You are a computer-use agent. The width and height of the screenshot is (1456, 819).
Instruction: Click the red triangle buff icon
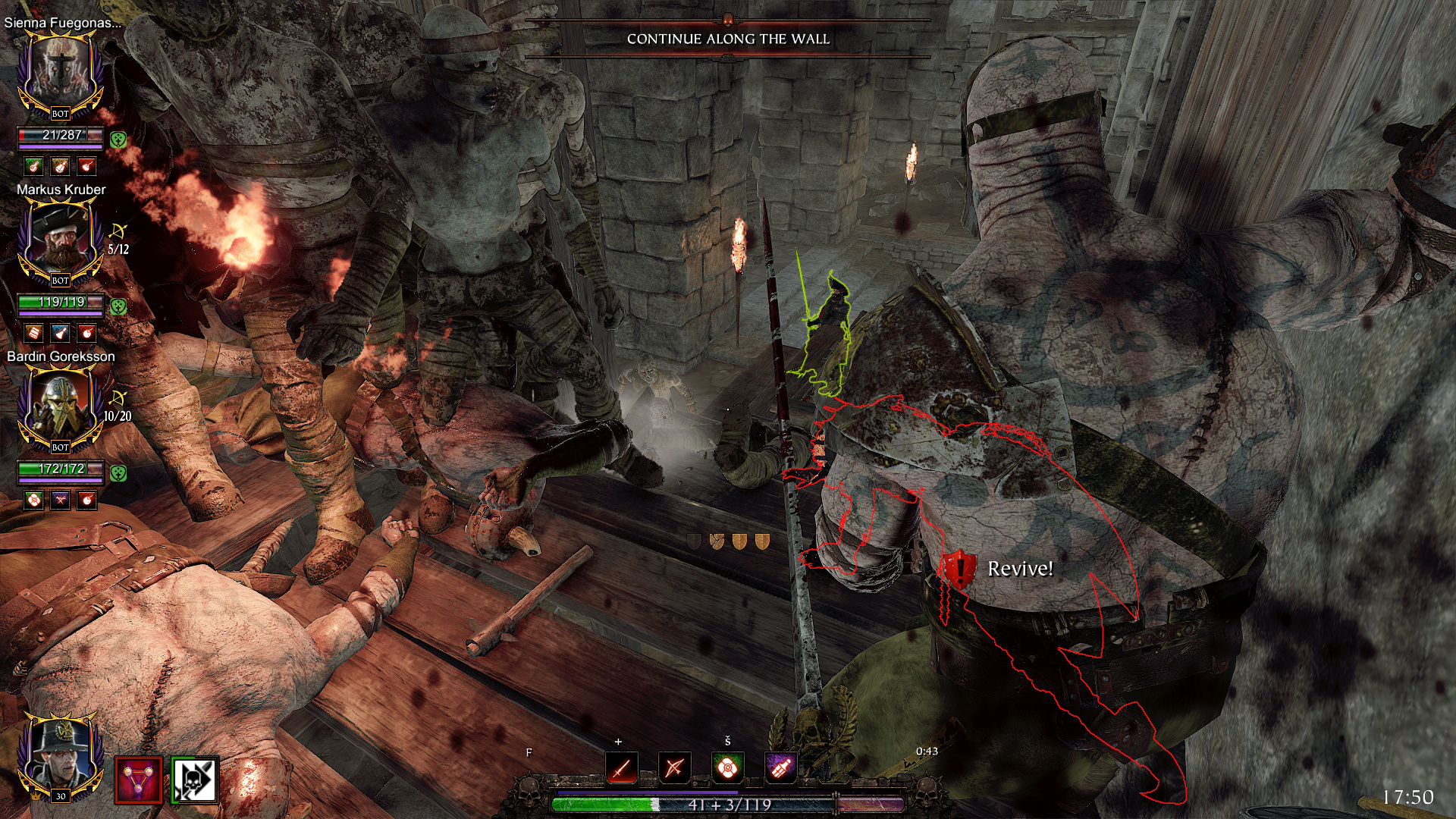coord(139,780)
